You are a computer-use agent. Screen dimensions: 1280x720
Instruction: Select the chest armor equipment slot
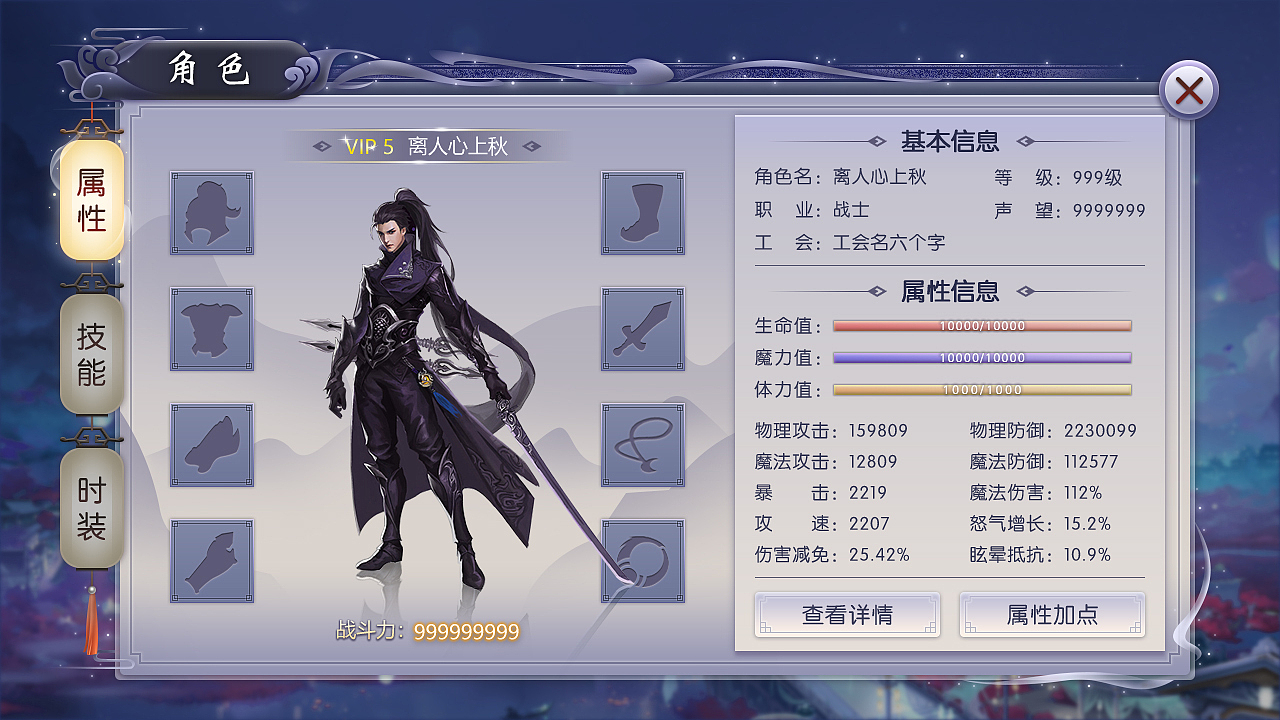coord(211,329)
